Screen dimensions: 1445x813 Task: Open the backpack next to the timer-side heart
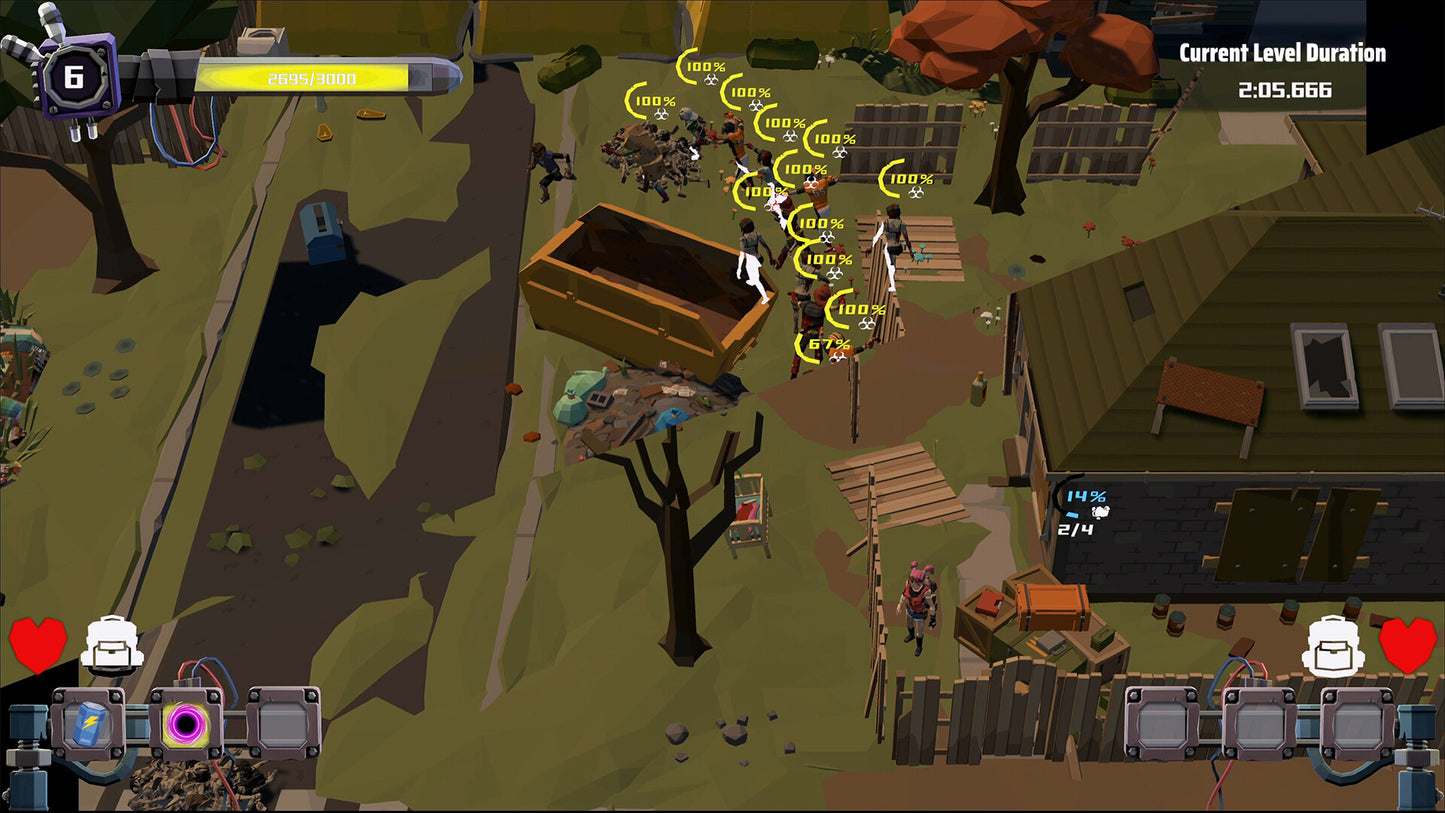click(1332, 645)
